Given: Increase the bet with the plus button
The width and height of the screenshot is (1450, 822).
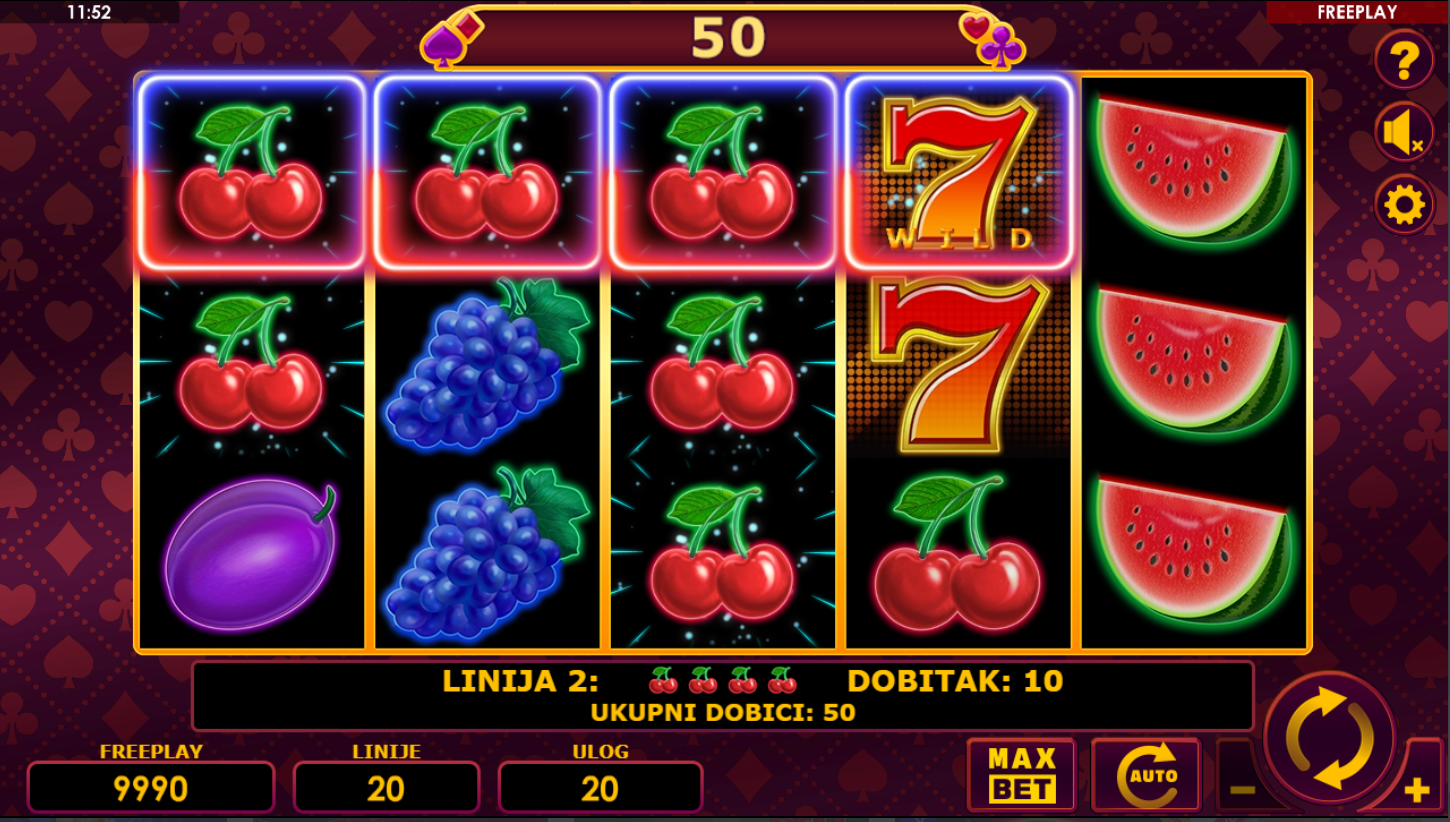Looking at the screenshot, I should [1416, 790].
